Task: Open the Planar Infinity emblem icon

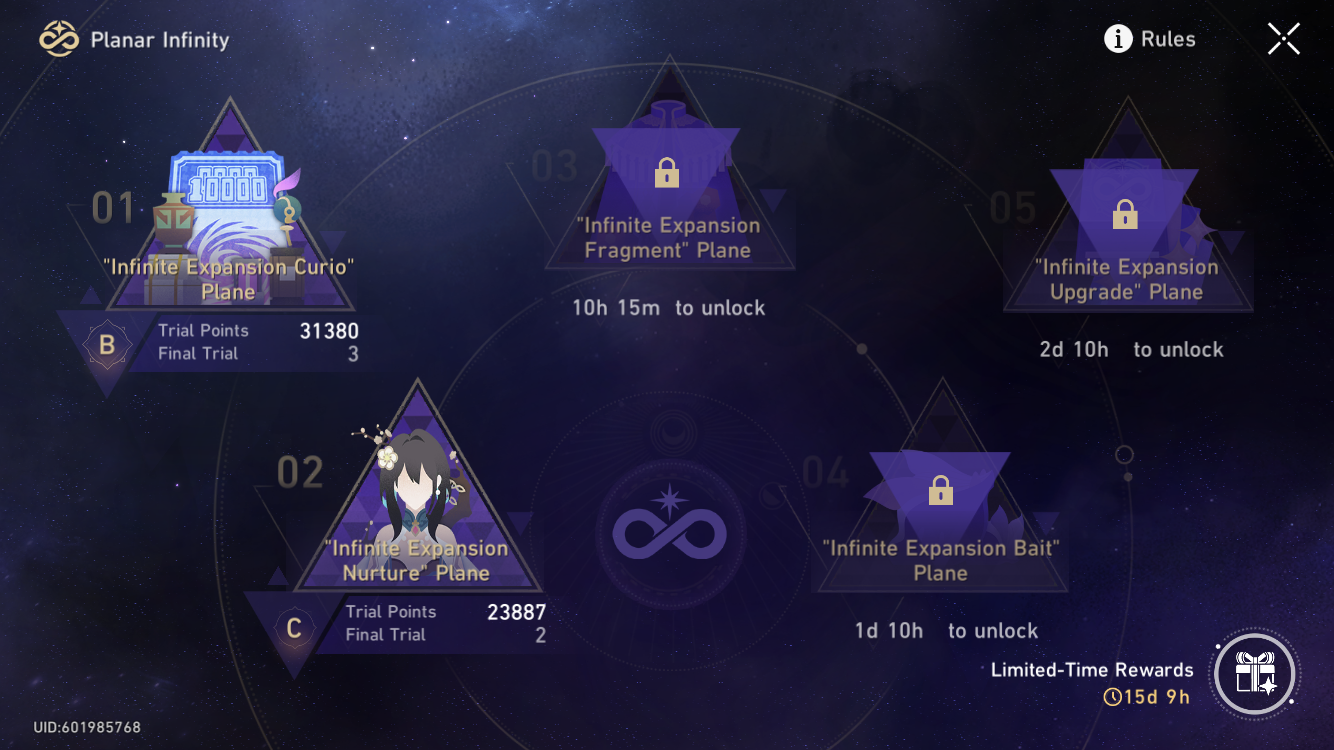Action: click(59, 39)
